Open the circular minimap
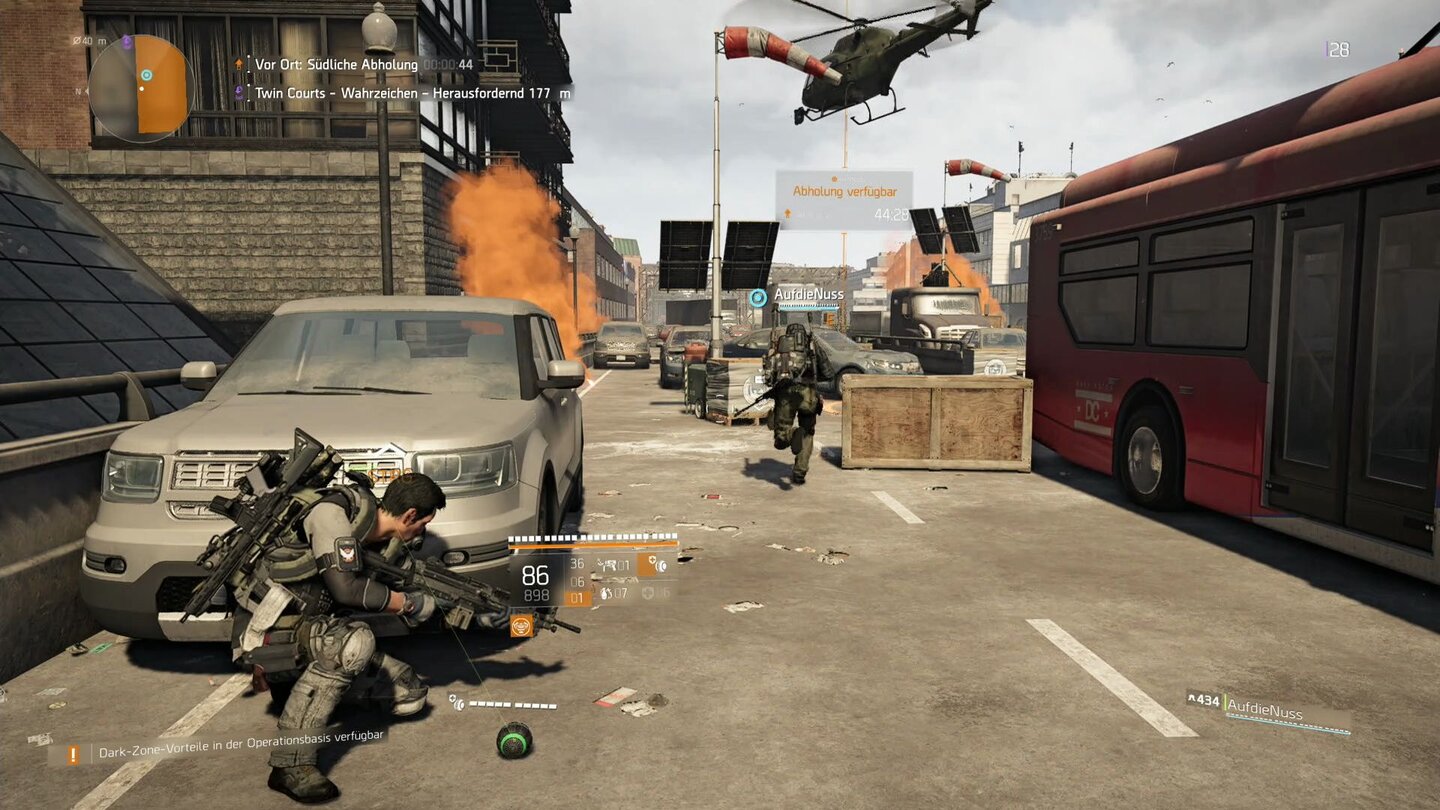1440x810 pixels. tap(141, 87)
